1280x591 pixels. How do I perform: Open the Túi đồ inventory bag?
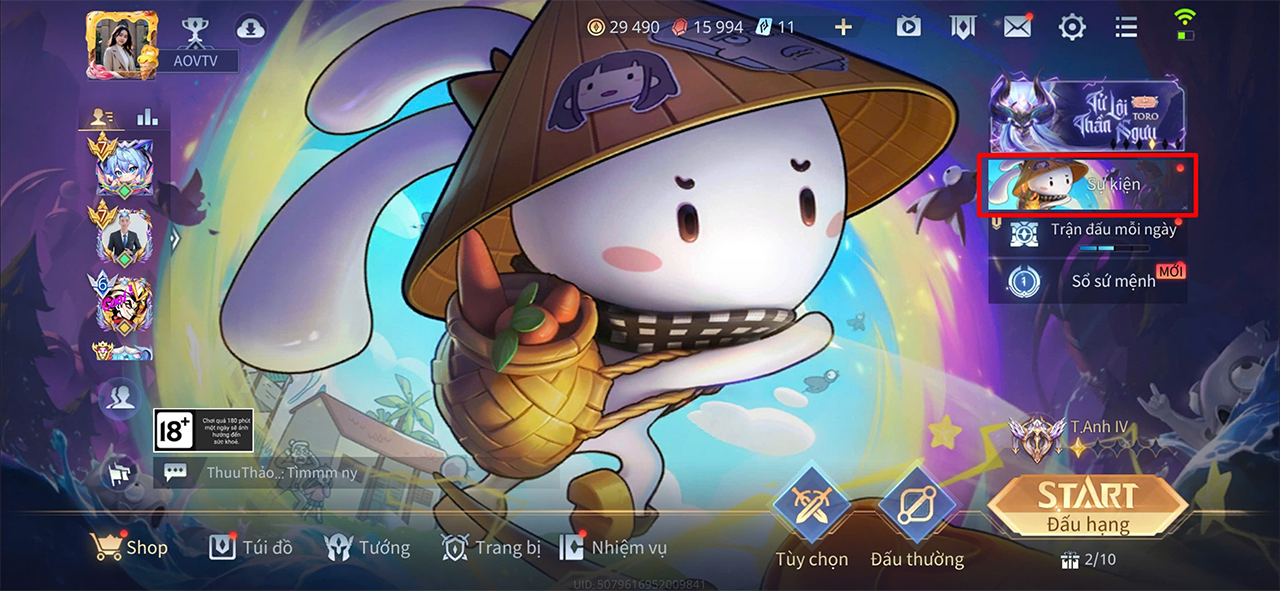click(x=251, y=547)
